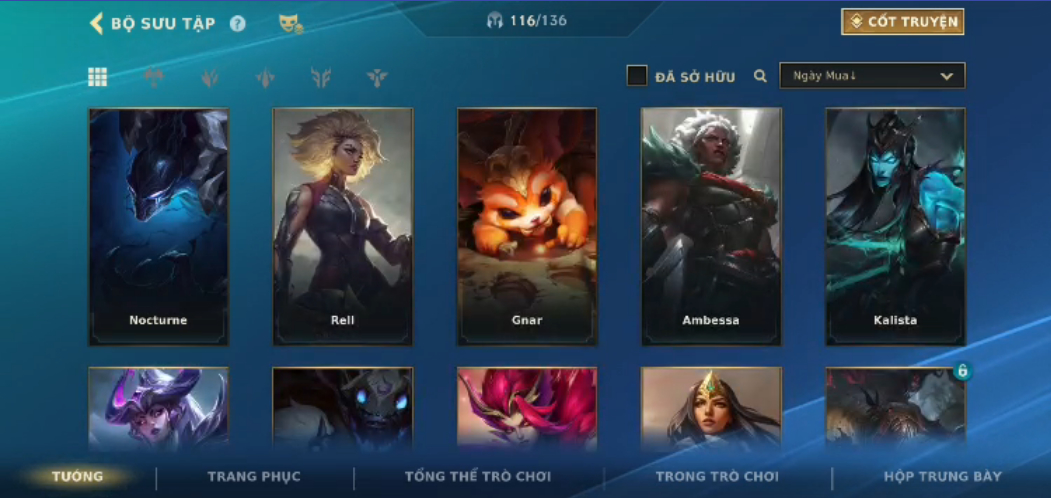
Task: Switch to the Trang Phục tab
Action: click(x=254, y=477)
